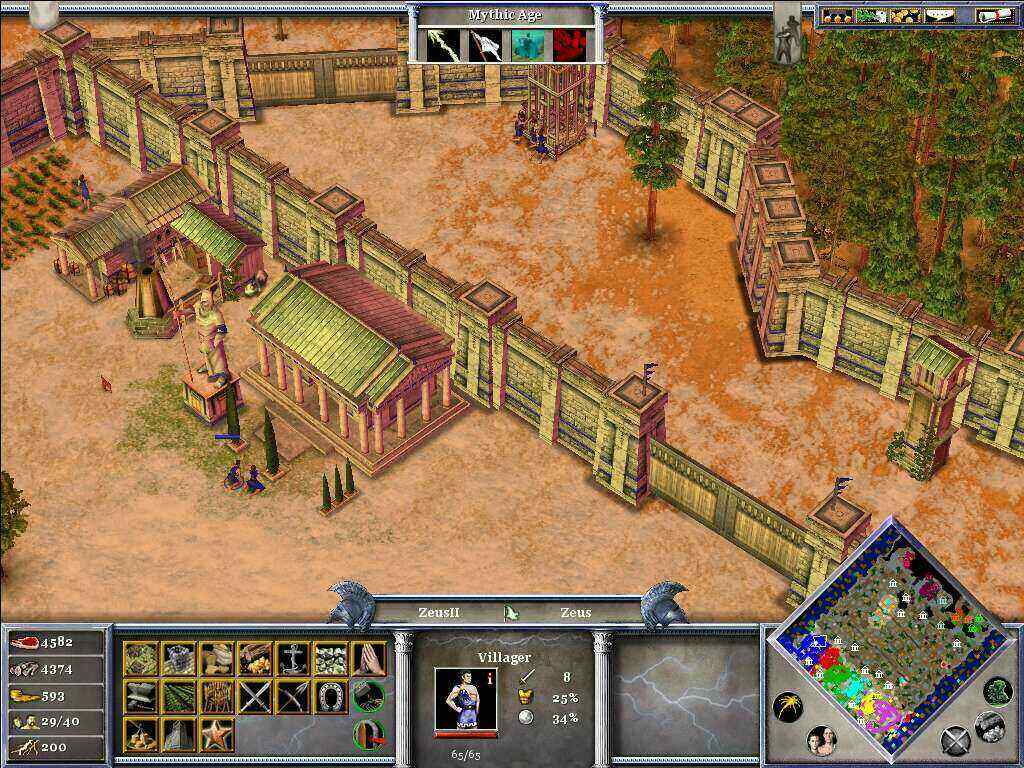Select the anchor dock build icon

coord(292,659)
